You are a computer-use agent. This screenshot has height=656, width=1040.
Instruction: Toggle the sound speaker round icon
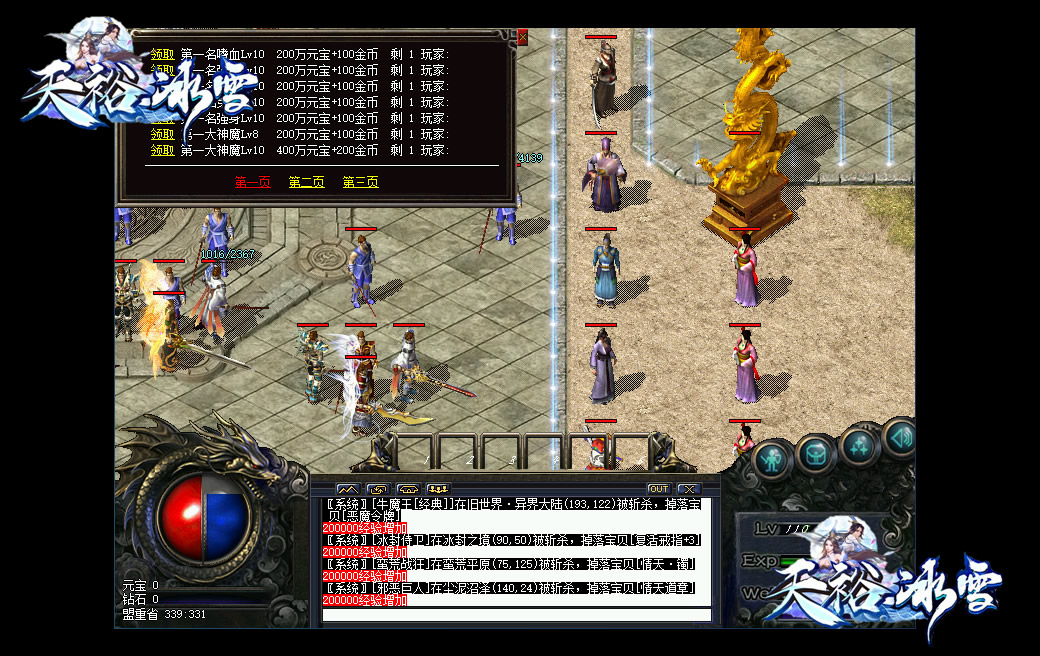(x=901, y=437)
